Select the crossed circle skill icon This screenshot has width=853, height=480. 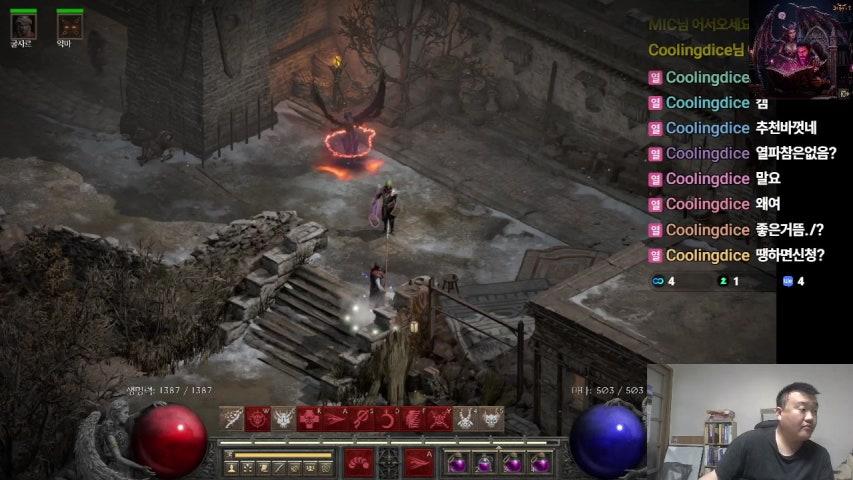tap(362, 418)
